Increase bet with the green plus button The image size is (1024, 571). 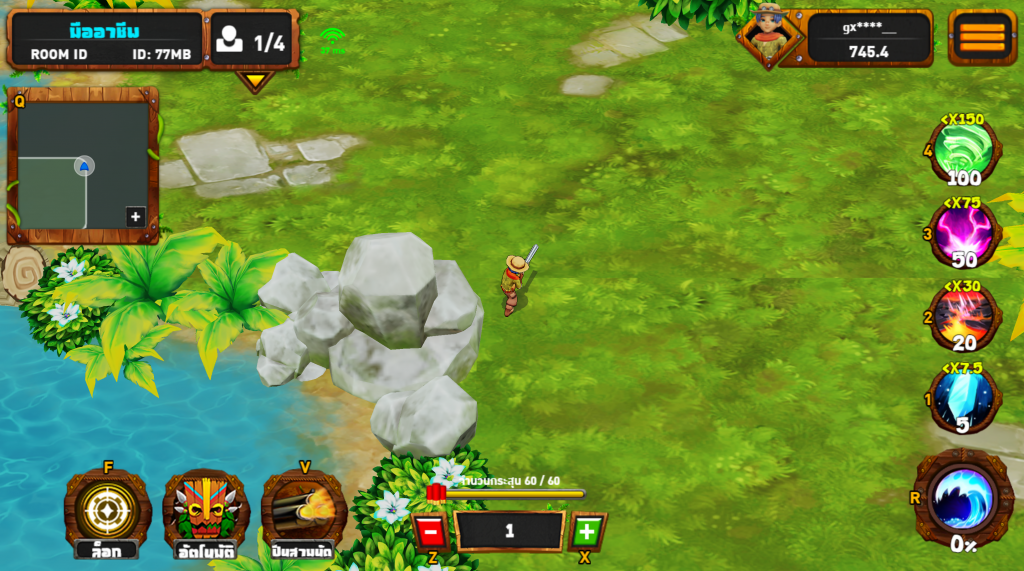tap(587, 531)
